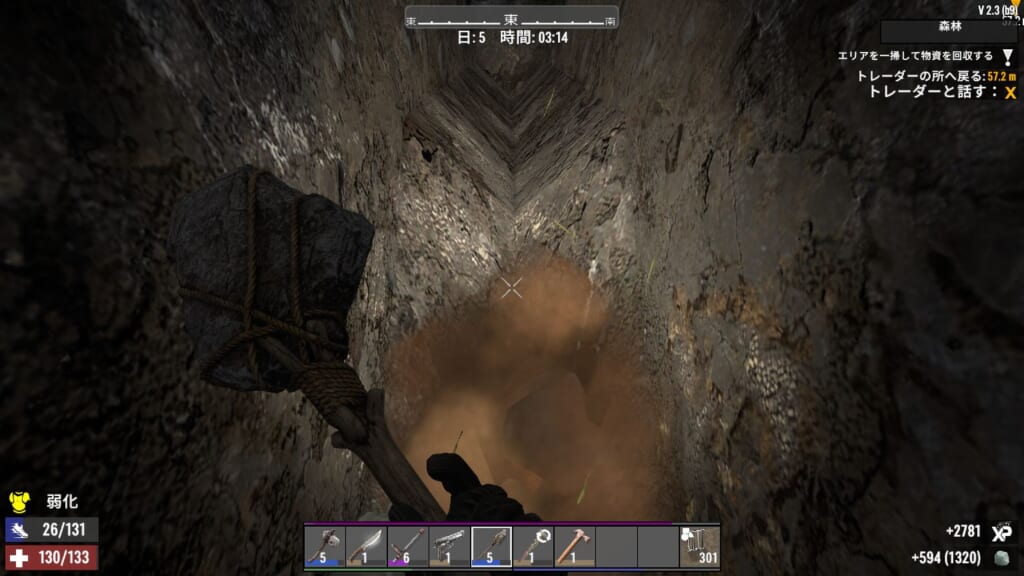
Task: Click the 森林 biome label box
Action: click(x=949, y=31)
